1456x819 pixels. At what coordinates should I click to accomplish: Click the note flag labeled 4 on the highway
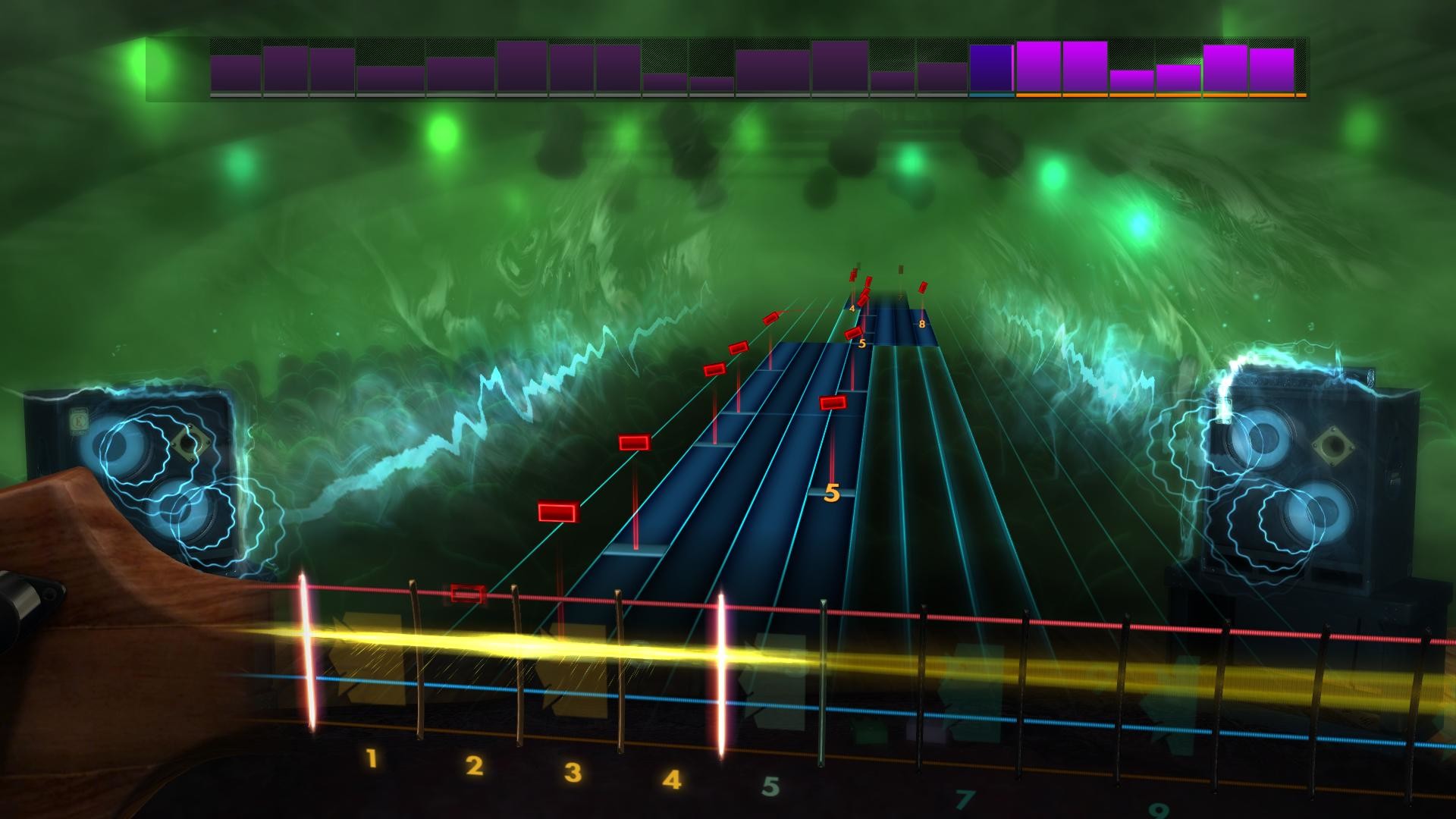tap(852, 309)
